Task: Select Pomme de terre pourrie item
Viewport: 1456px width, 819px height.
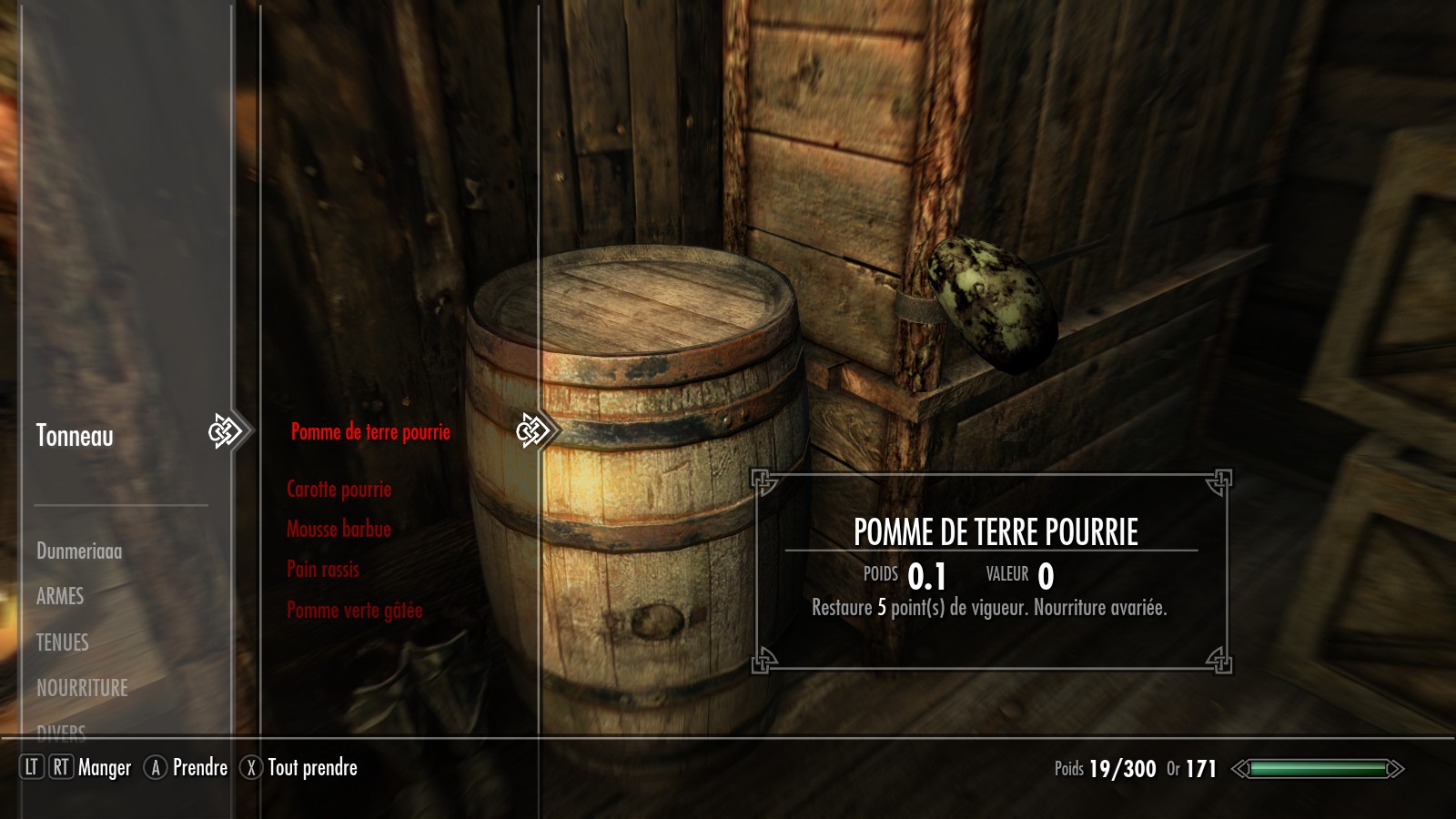Action: [370, 432]
